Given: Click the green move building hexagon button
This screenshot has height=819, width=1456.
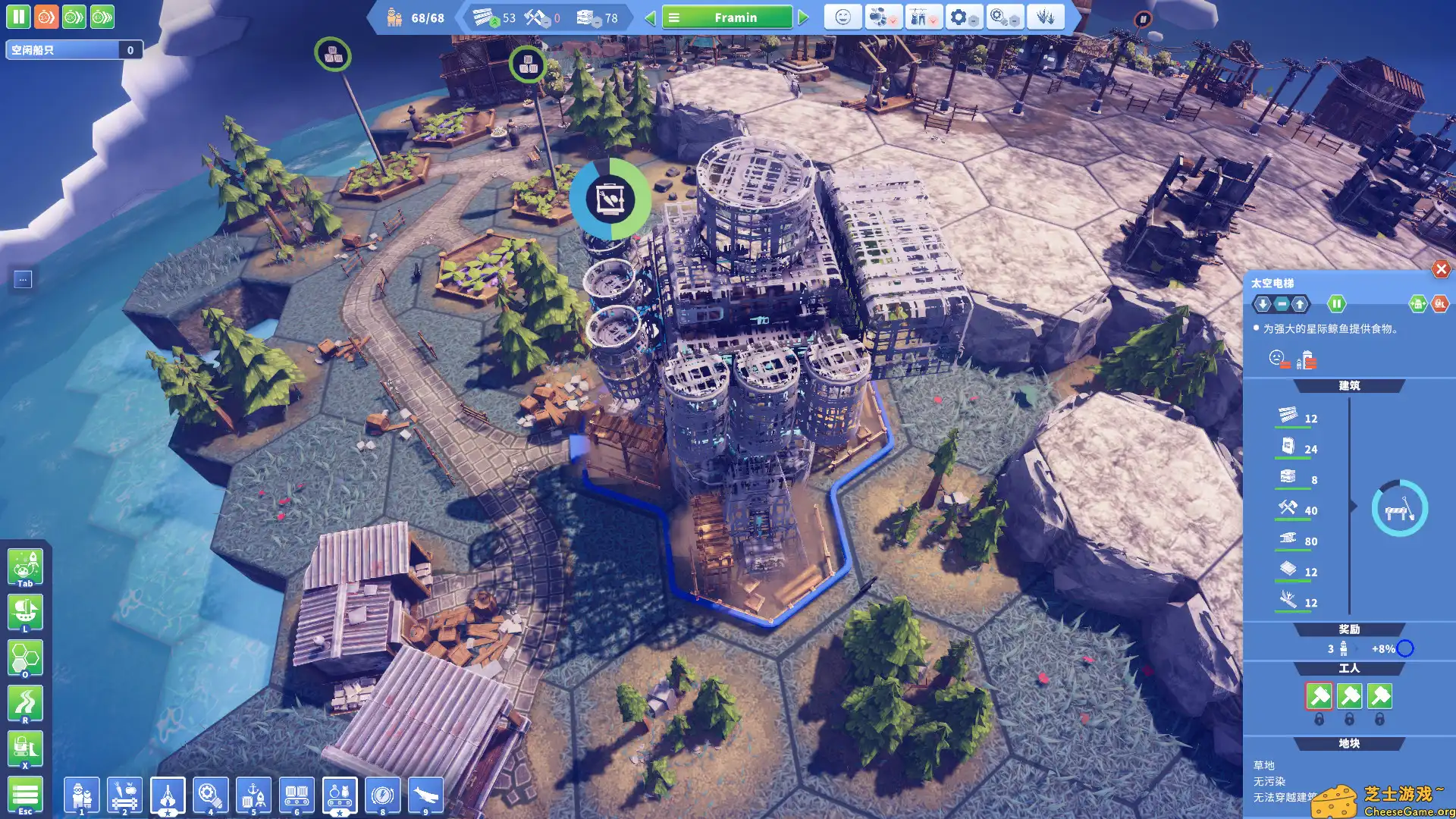Looking at the screenshot, I should click(1417, 304).
